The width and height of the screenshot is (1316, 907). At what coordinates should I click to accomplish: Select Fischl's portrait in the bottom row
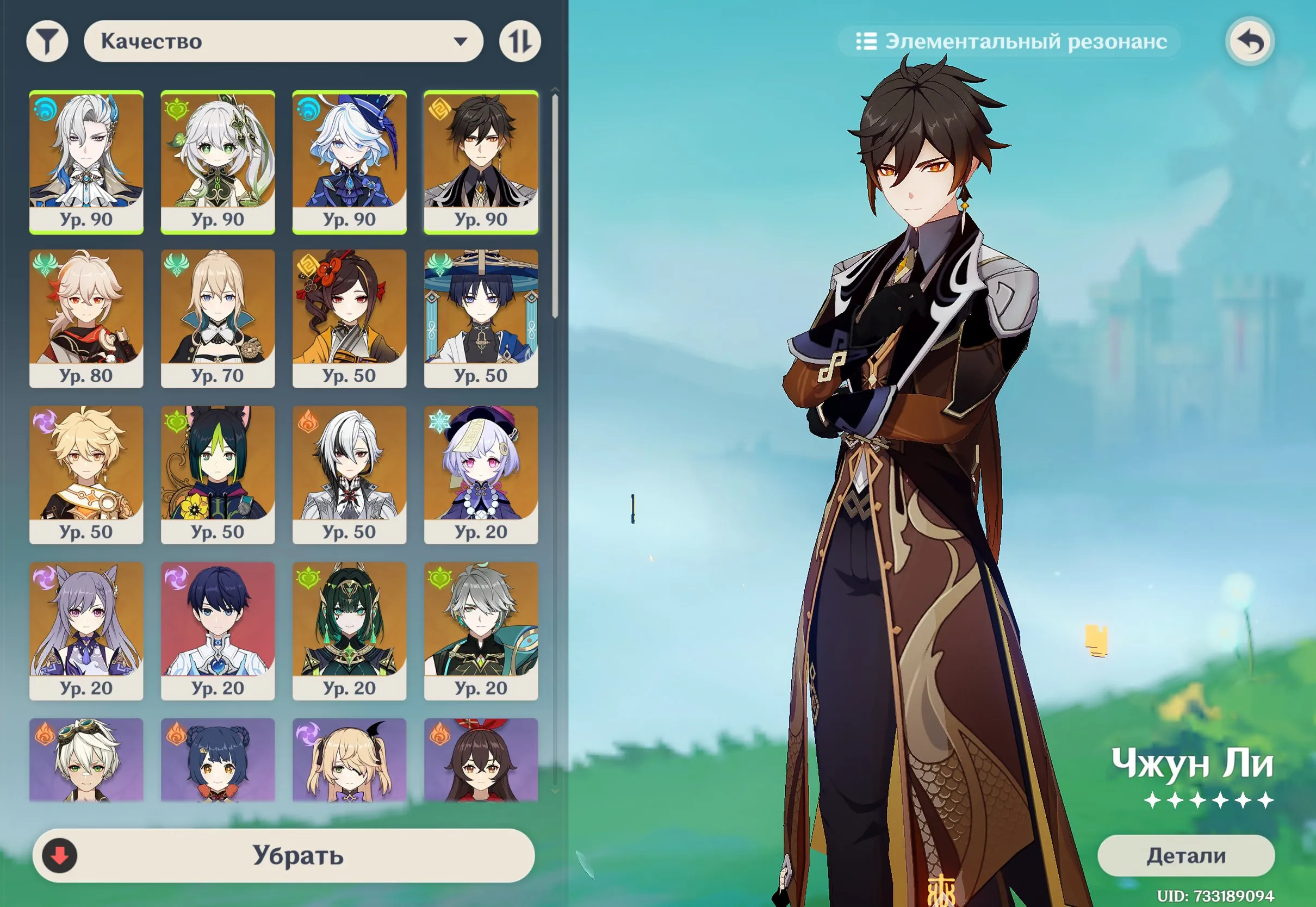[x=350, y=761]
